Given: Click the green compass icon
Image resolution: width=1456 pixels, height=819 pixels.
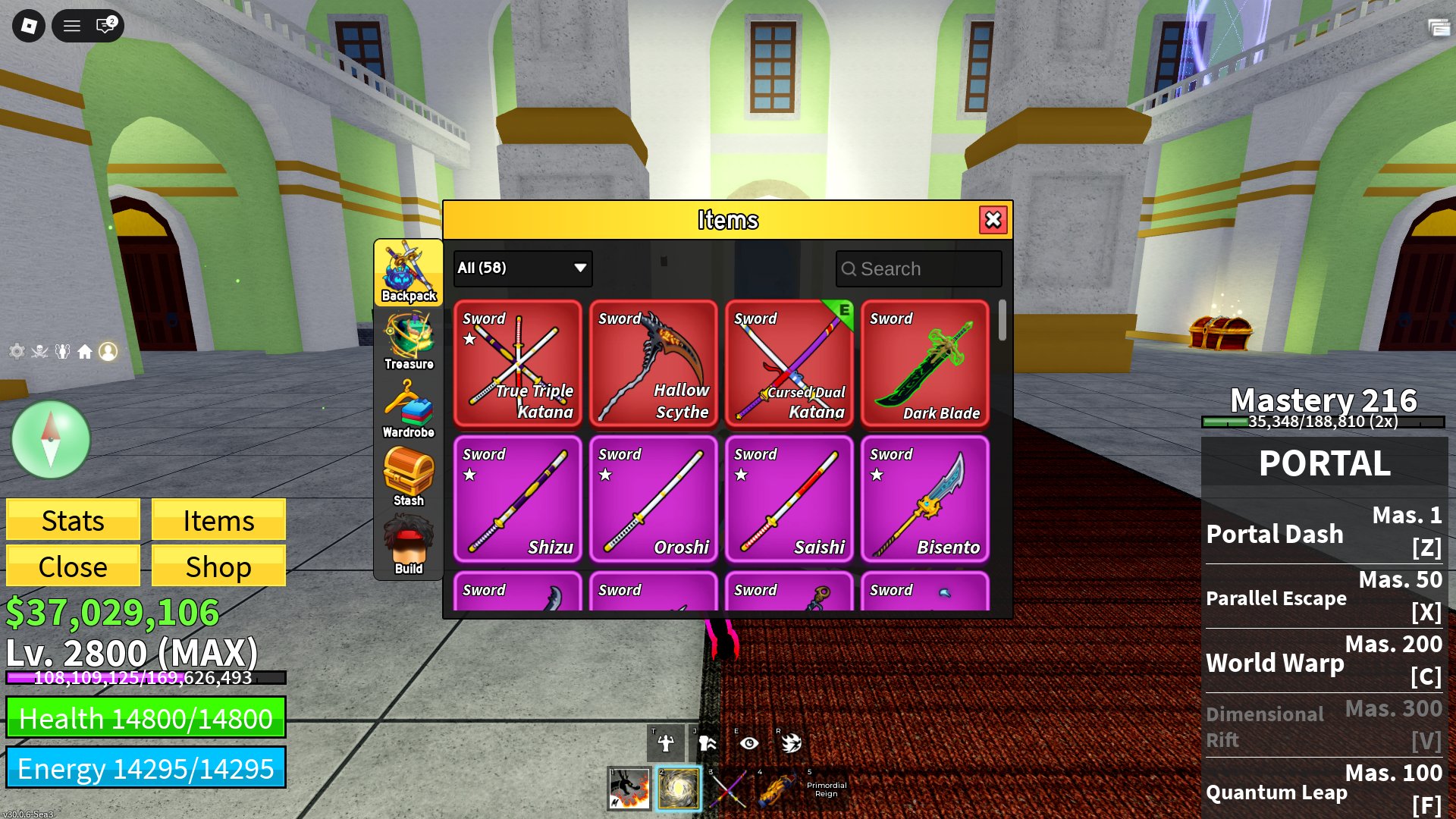Looking at the screenshot, I should [x=50, y=438].
